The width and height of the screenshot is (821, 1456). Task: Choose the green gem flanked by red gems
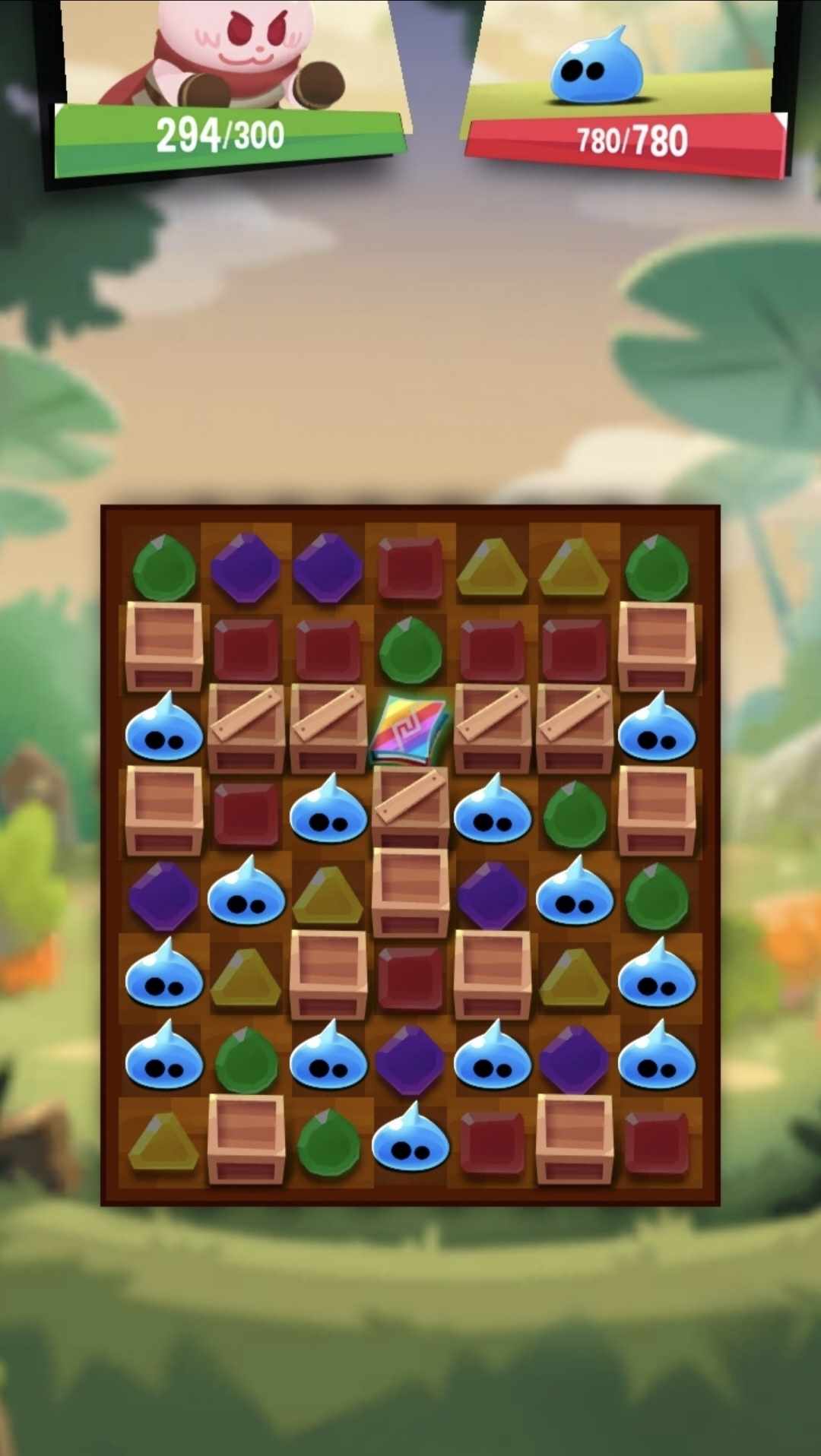coord(410,650)
